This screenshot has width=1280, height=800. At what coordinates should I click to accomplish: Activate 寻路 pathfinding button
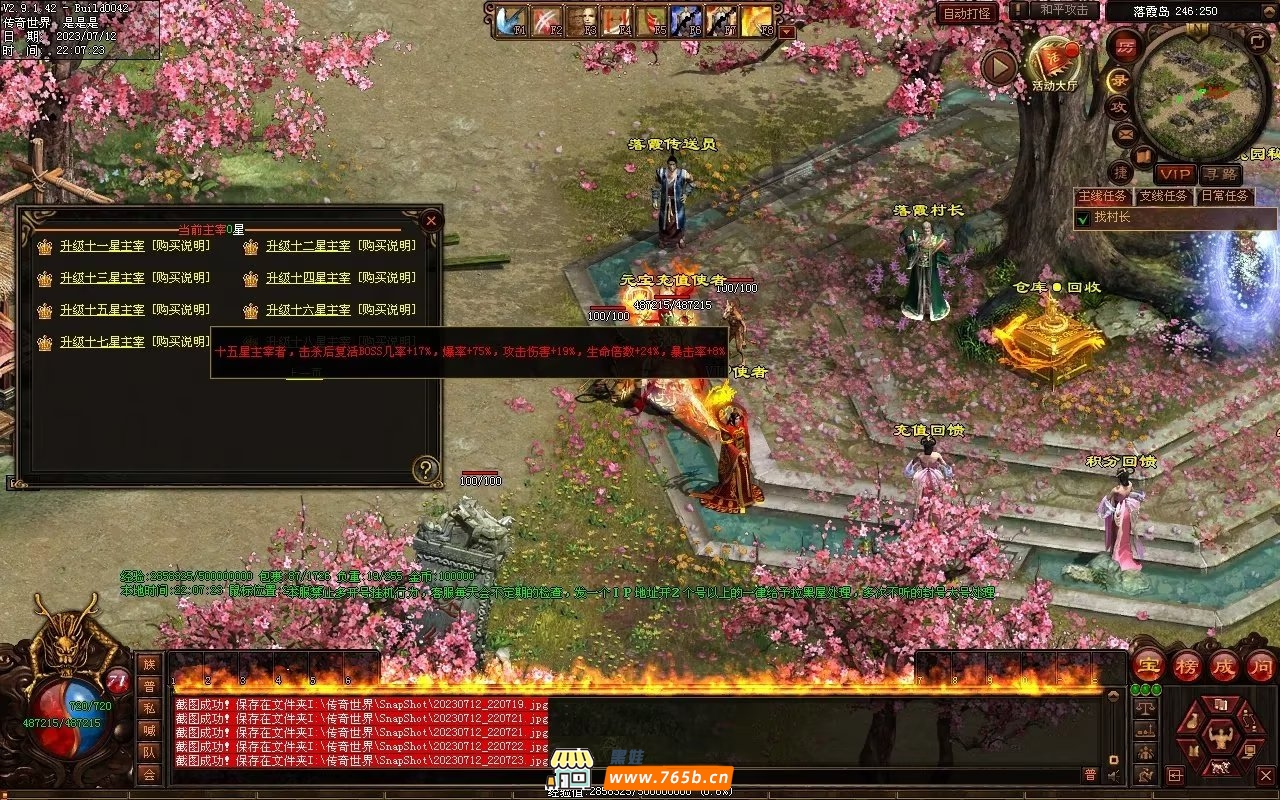point(1220,174)
